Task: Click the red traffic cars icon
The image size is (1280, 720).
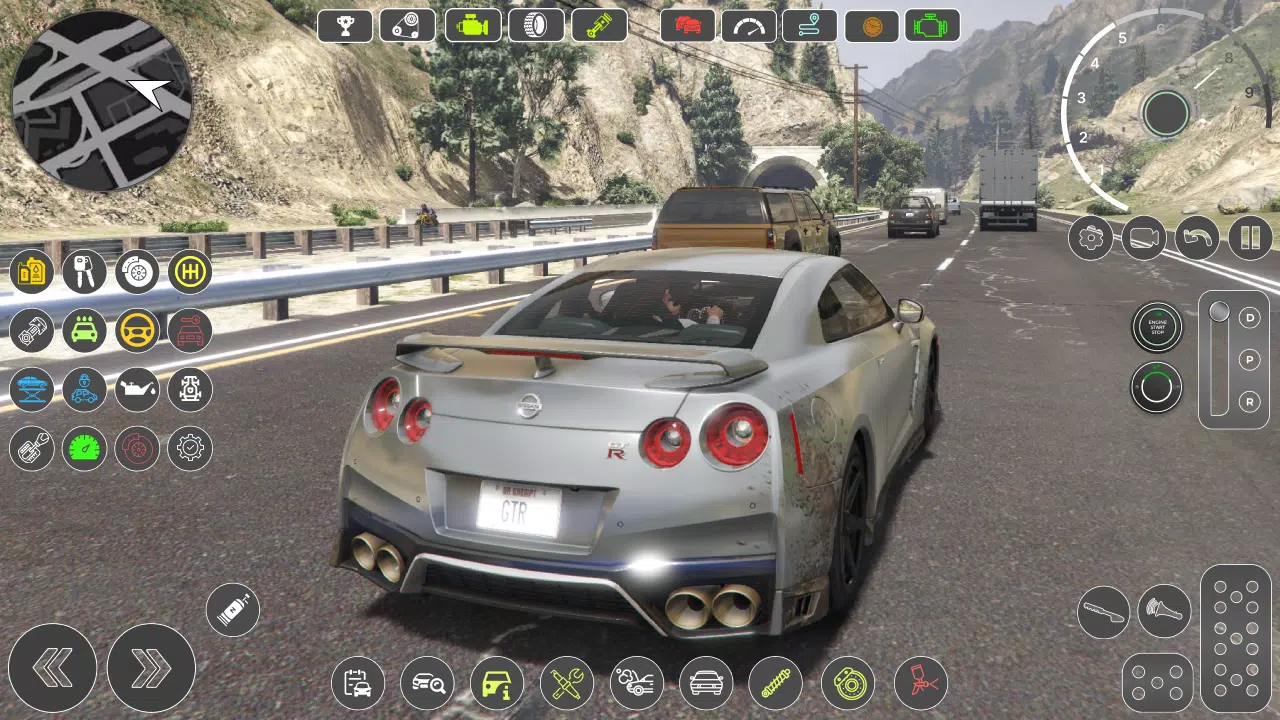Action: pyautogui.click(x=686, y=25)
